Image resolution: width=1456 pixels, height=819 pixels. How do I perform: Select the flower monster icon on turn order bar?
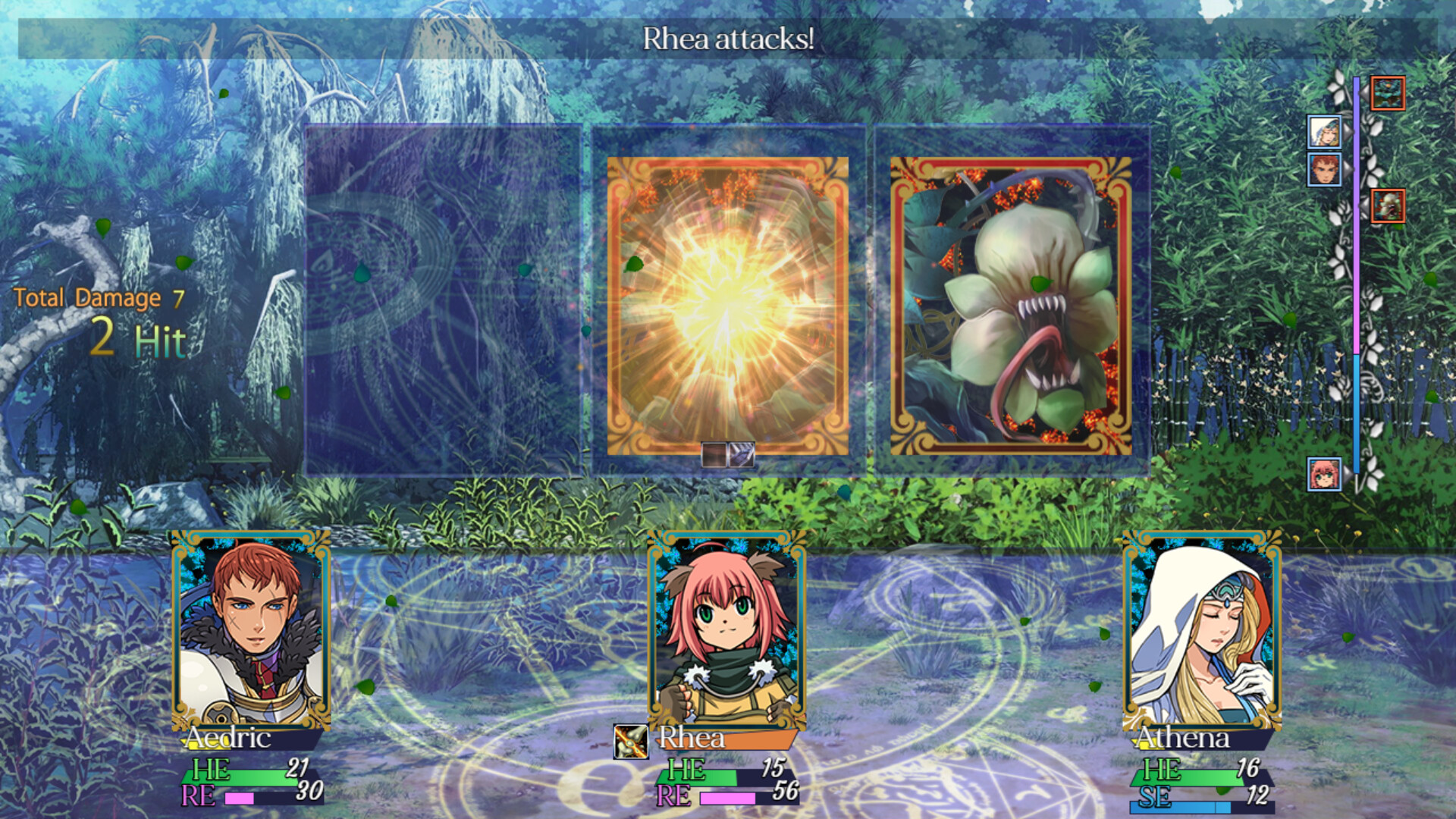click(1389, 206)
